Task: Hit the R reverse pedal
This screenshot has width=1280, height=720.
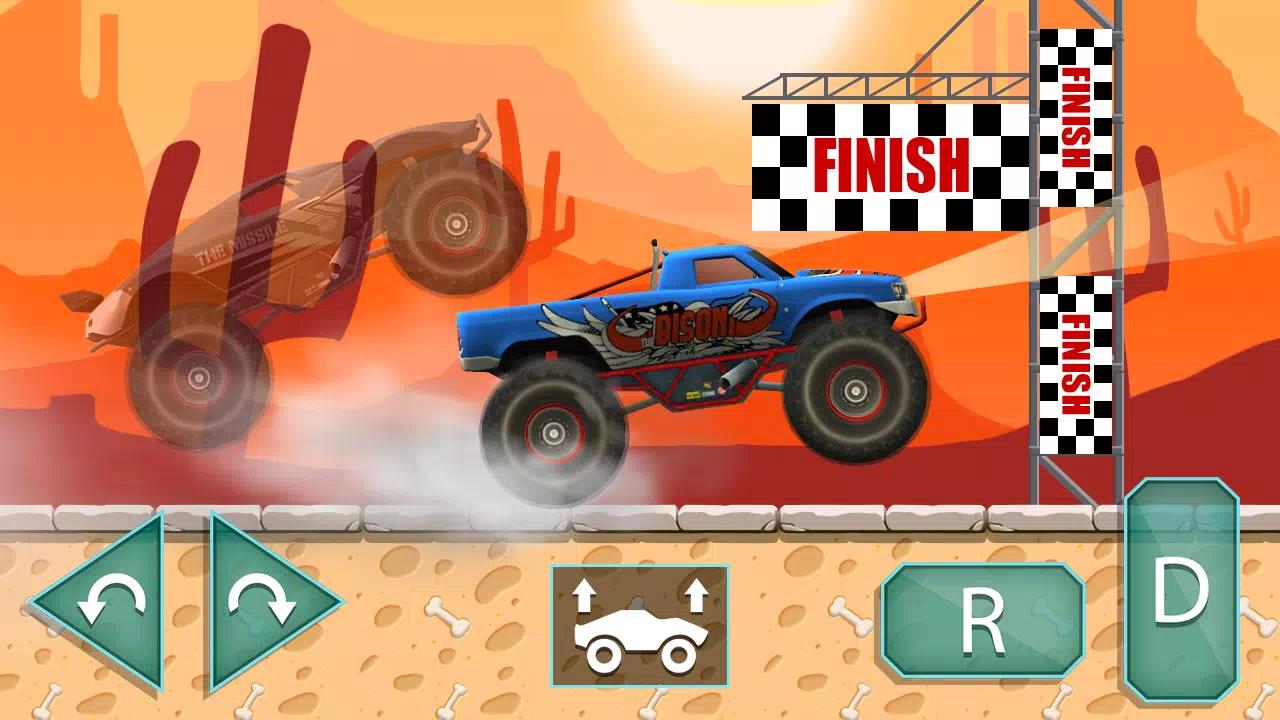Action: click(982, 620)
